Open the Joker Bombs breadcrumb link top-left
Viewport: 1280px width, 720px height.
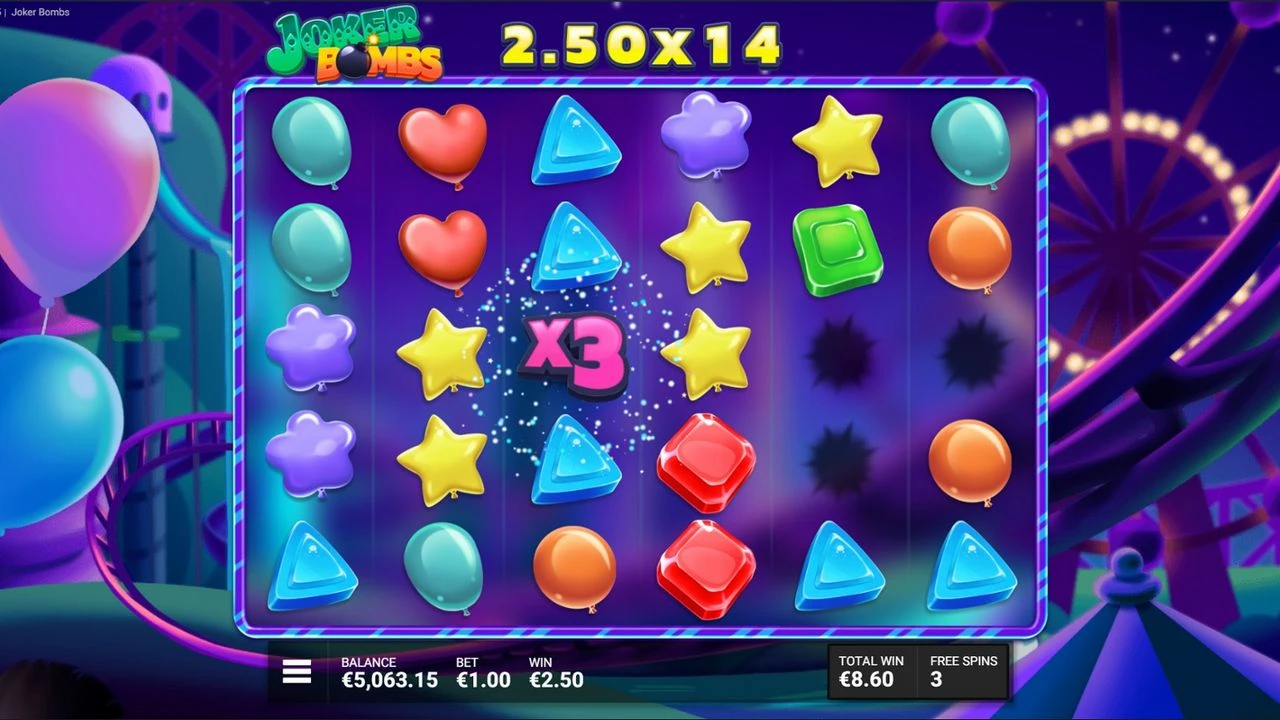pyautogui.click(x=42, y=12)
